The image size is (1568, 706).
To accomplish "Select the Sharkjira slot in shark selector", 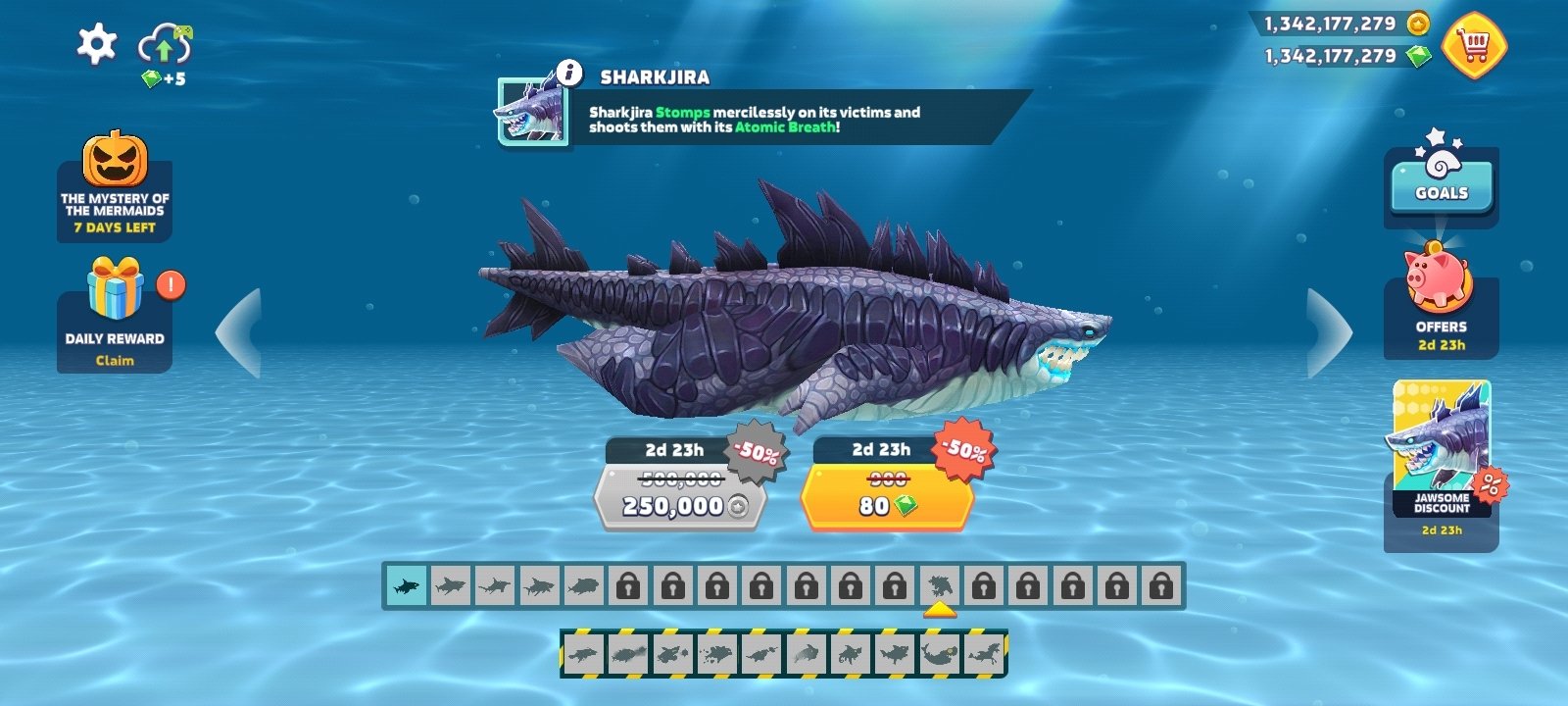I will [x=942, y=586].
